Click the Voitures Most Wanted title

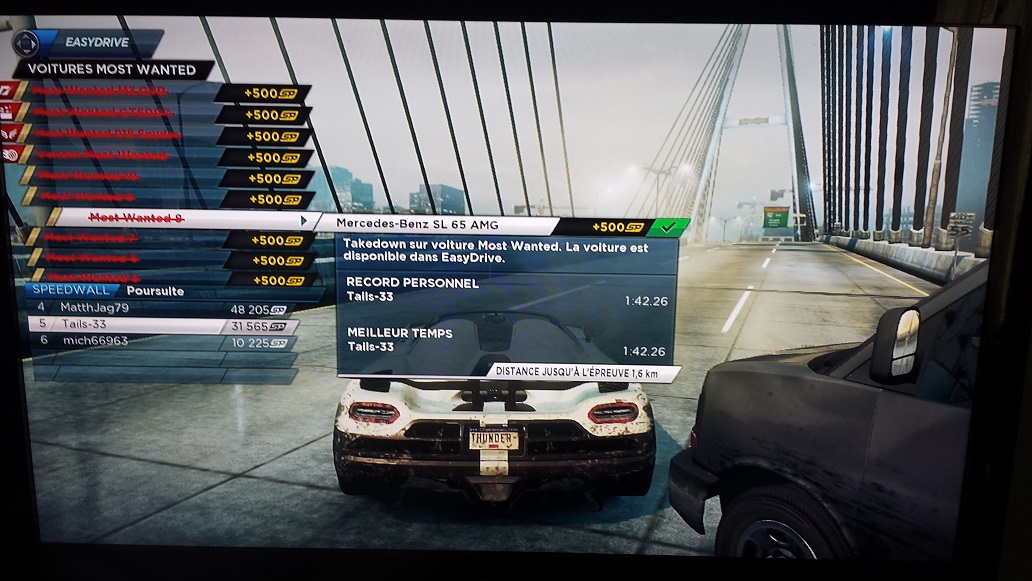110,70
